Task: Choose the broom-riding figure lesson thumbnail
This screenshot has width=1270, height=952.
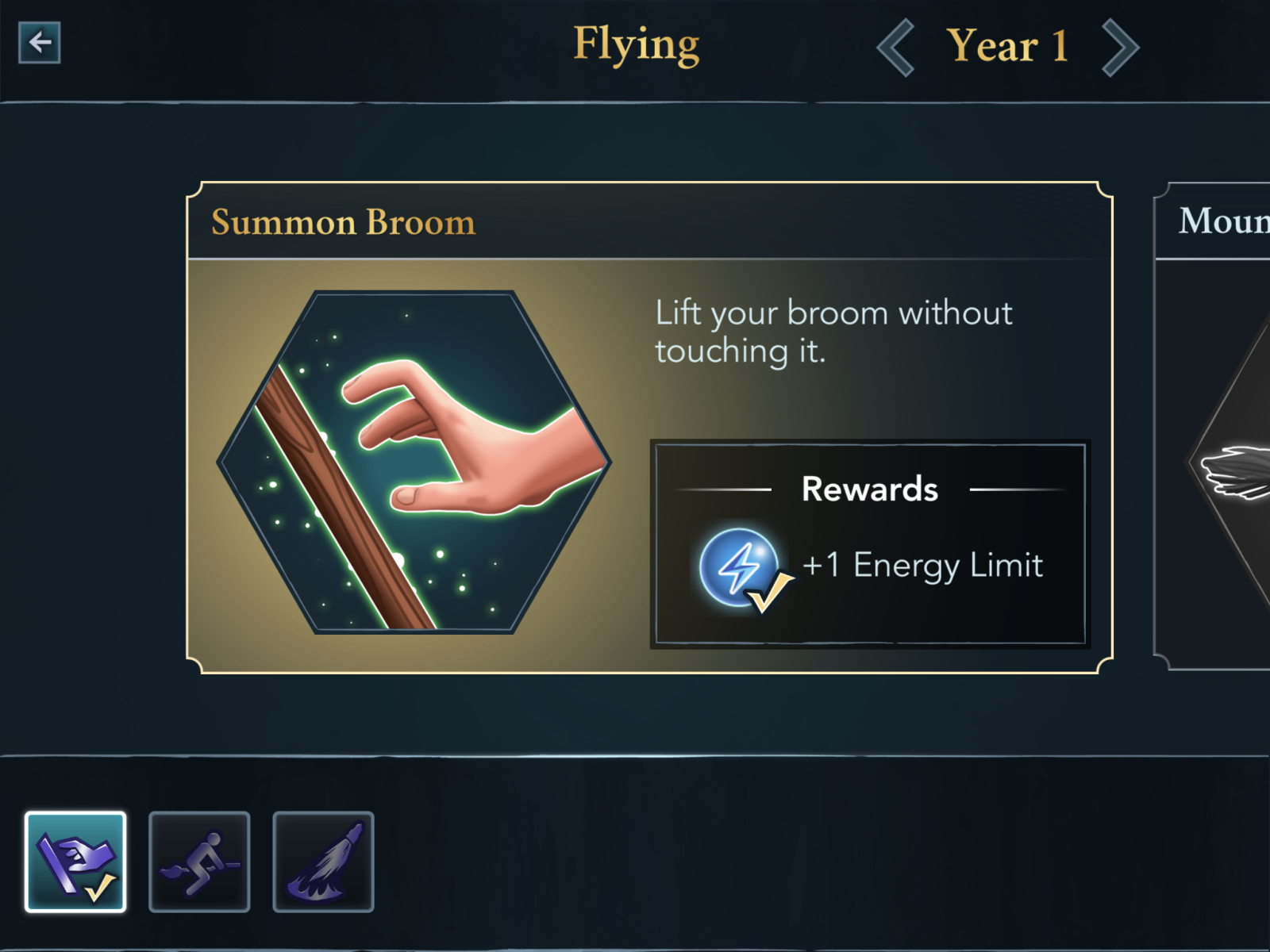Action: [199, 862]
